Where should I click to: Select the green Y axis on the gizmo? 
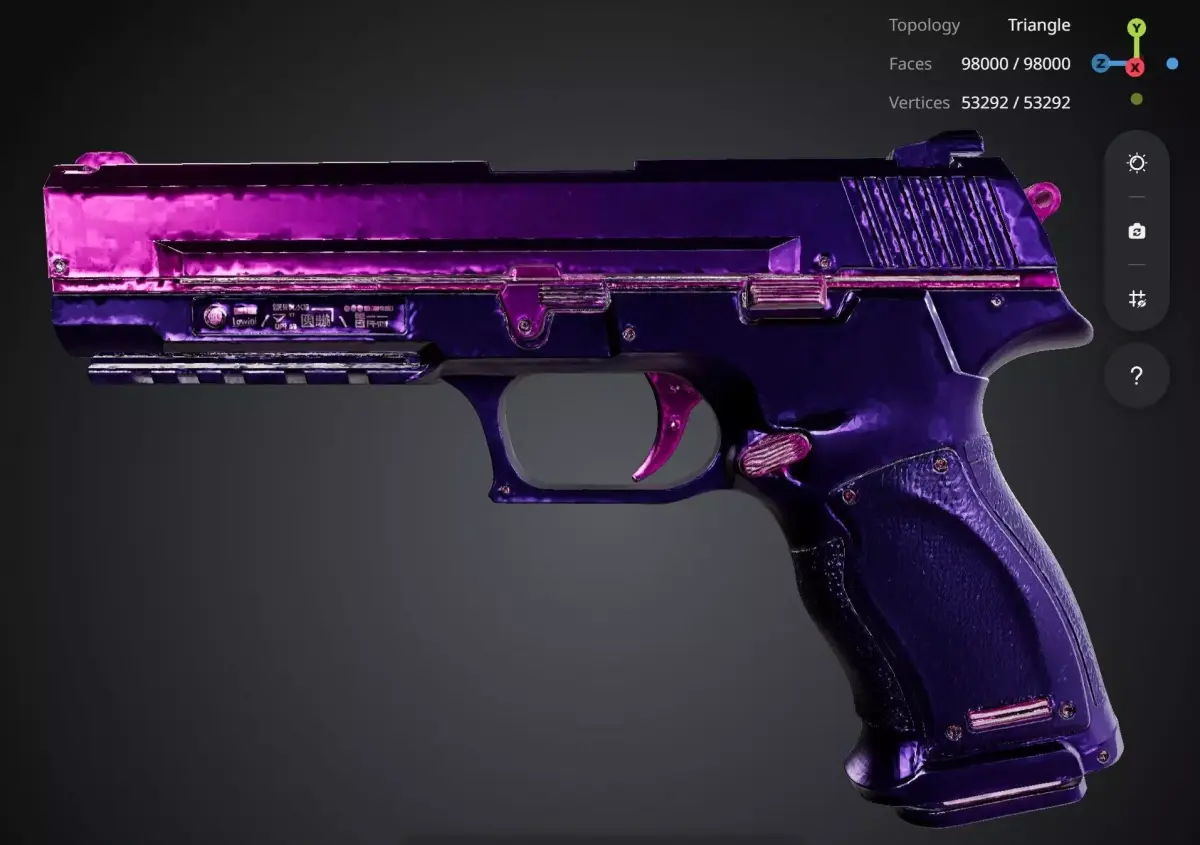(1136, 27)
